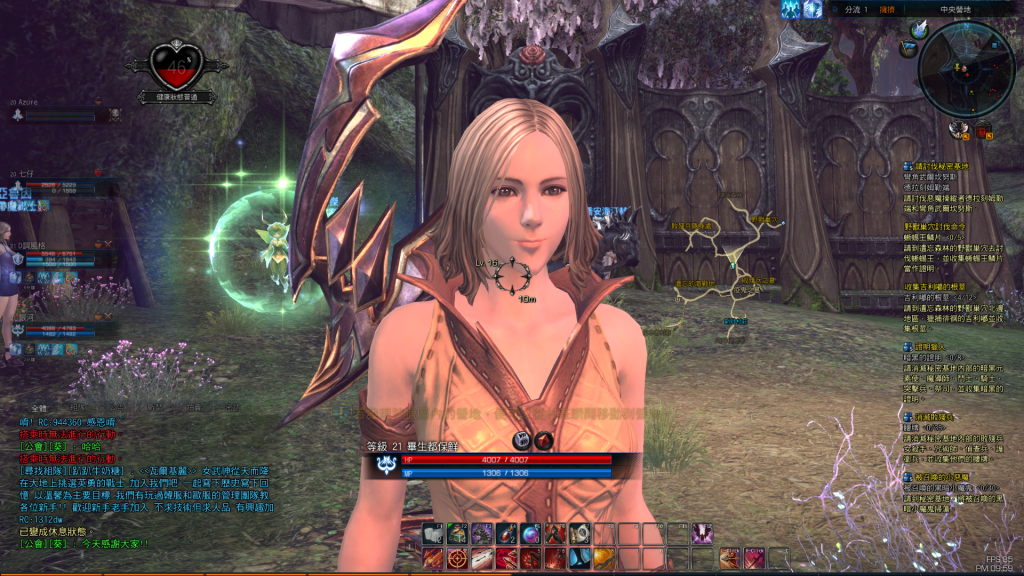The height and width of the screenshot is (576, 1024).
Task: Activate the blue shield skill
Action: click(579, 558)
